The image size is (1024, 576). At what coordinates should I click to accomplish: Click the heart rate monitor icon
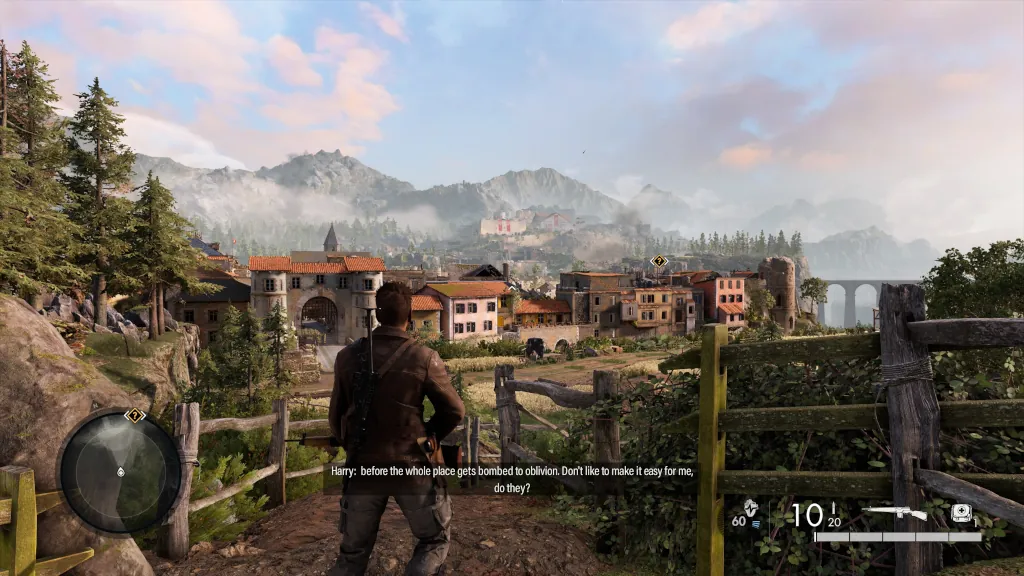(751, 508)
